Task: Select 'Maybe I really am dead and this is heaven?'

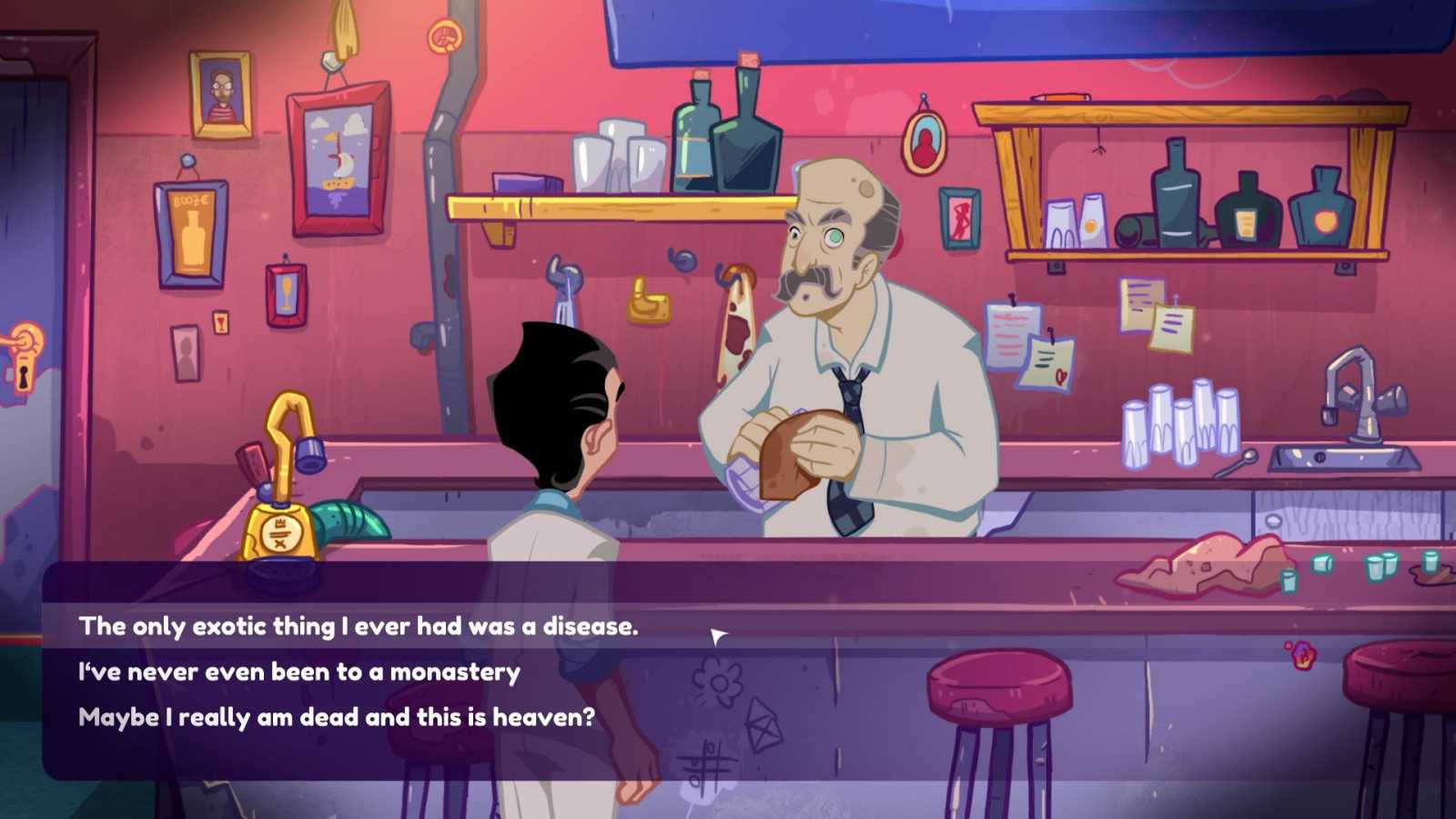Action: click(335, 716)
